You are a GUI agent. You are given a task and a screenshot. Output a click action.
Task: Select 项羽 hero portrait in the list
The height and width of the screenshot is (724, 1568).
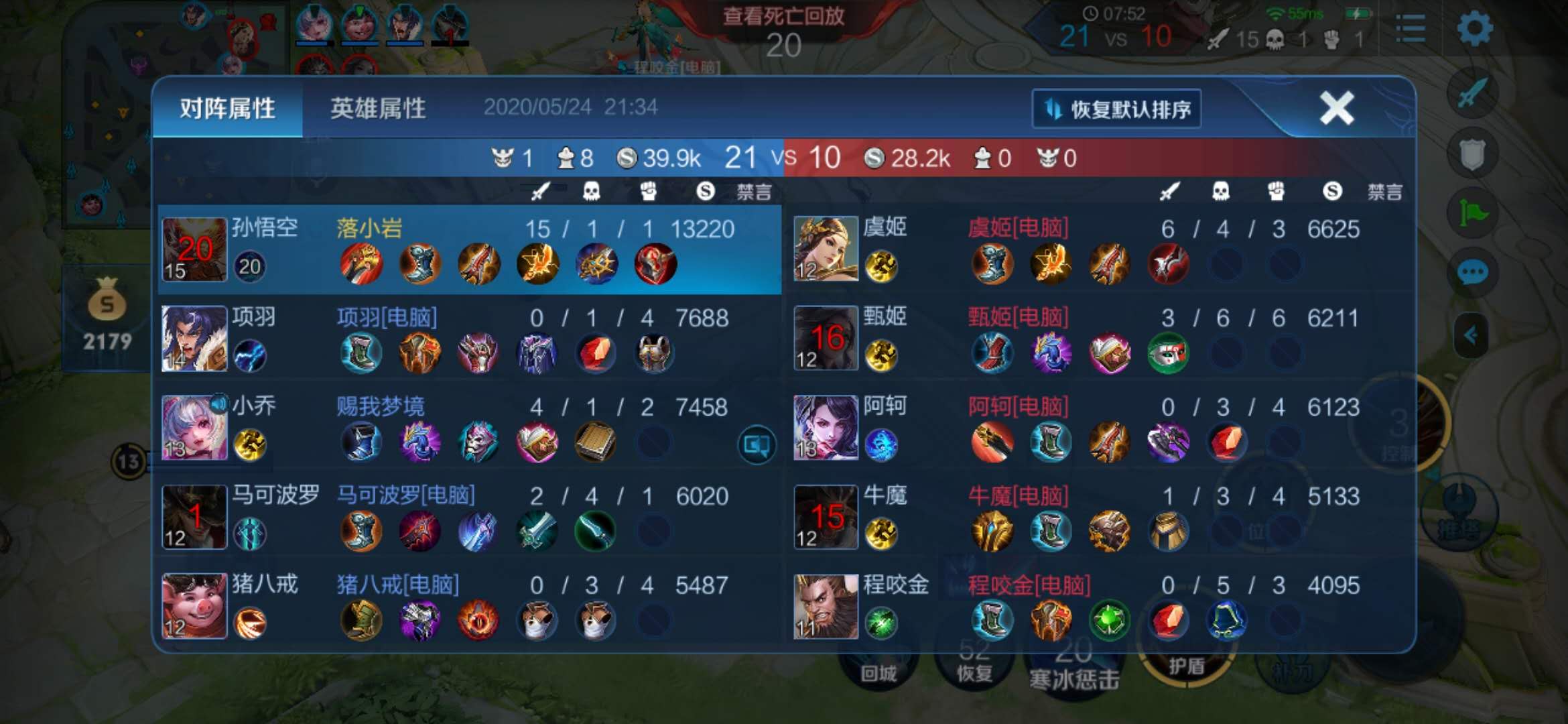194,339
